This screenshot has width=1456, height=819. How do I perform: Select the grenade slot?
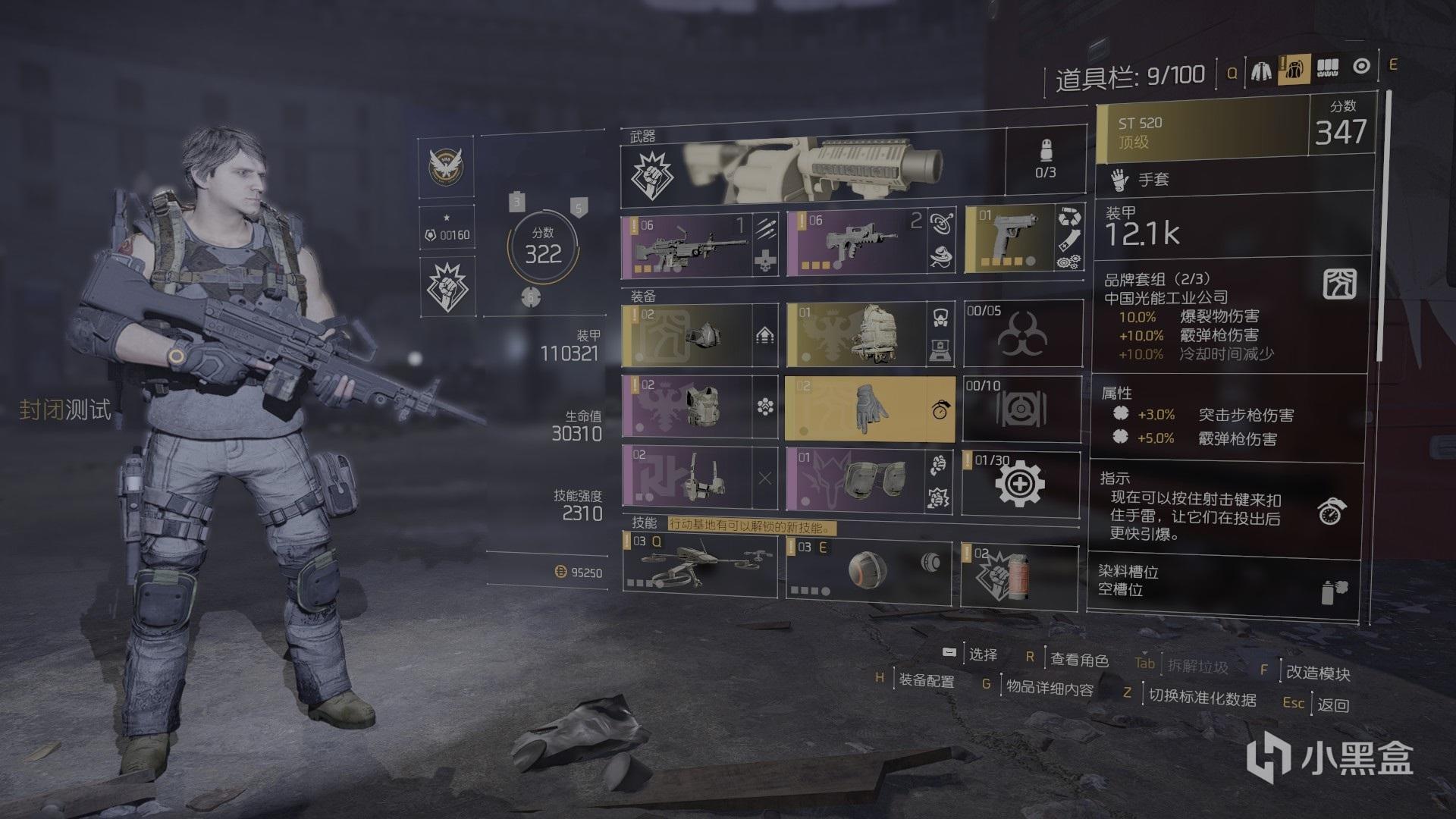coord(1018,576)
